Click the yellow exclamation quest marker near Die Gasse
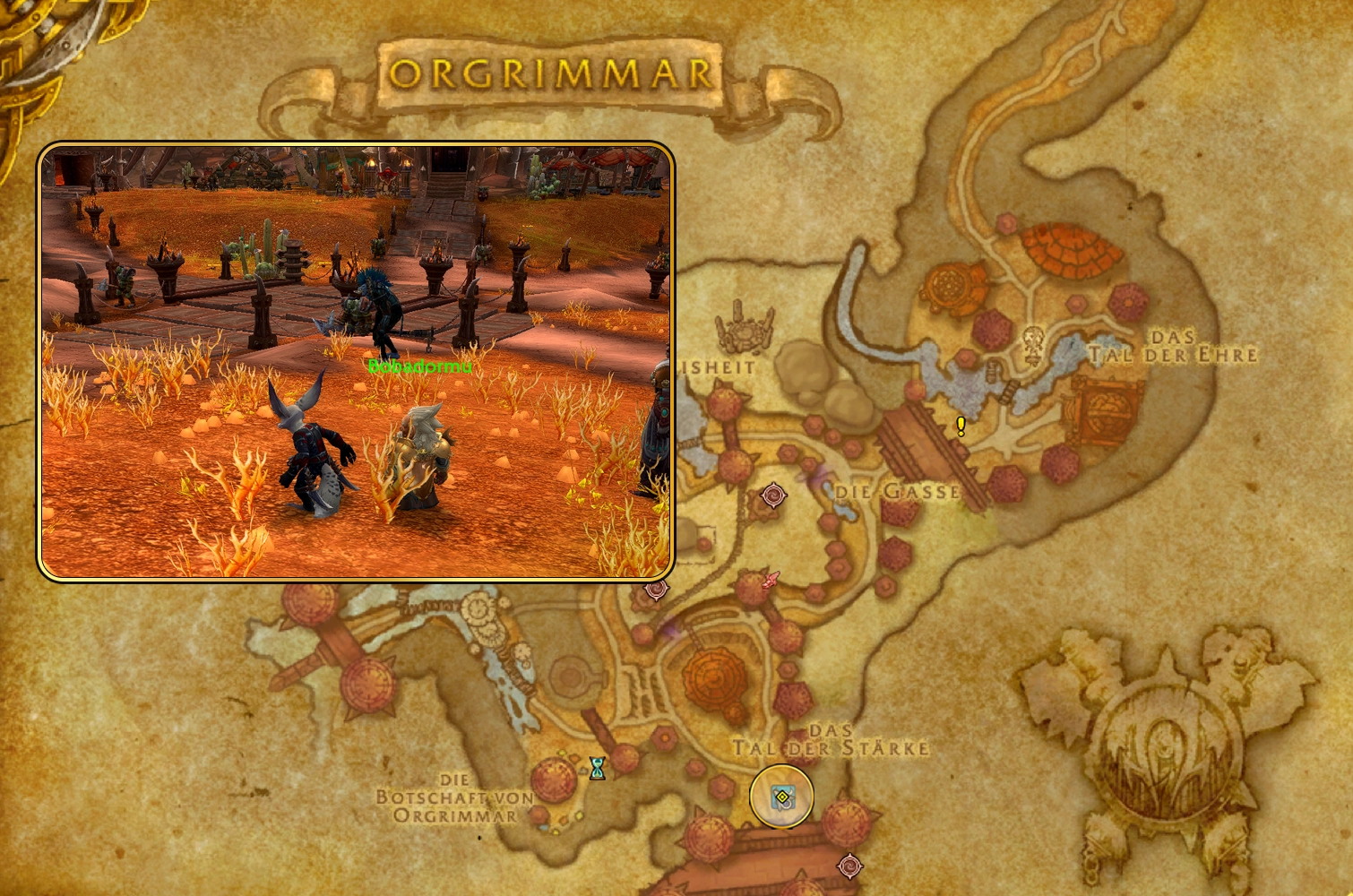 (x=961, y=426)
